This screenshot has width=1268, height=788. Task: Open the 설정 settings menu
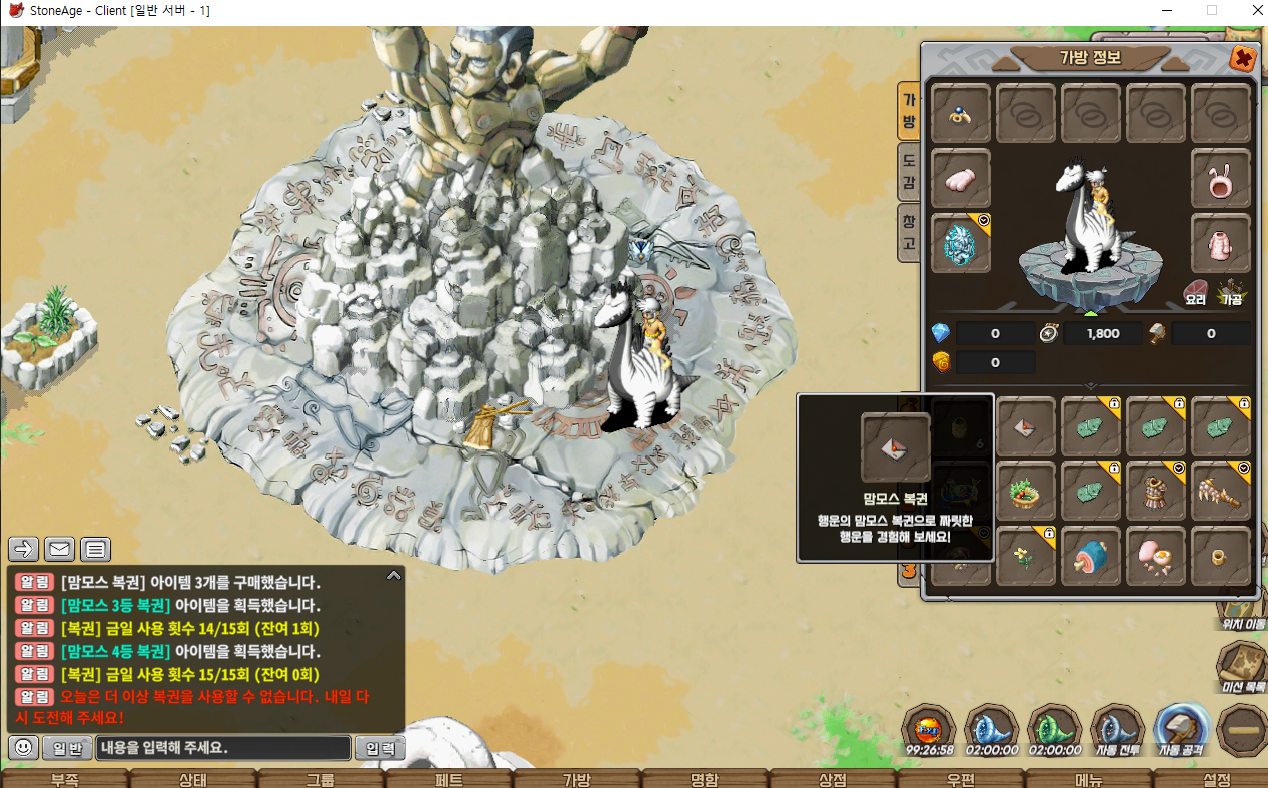[x=1216, y=779]
